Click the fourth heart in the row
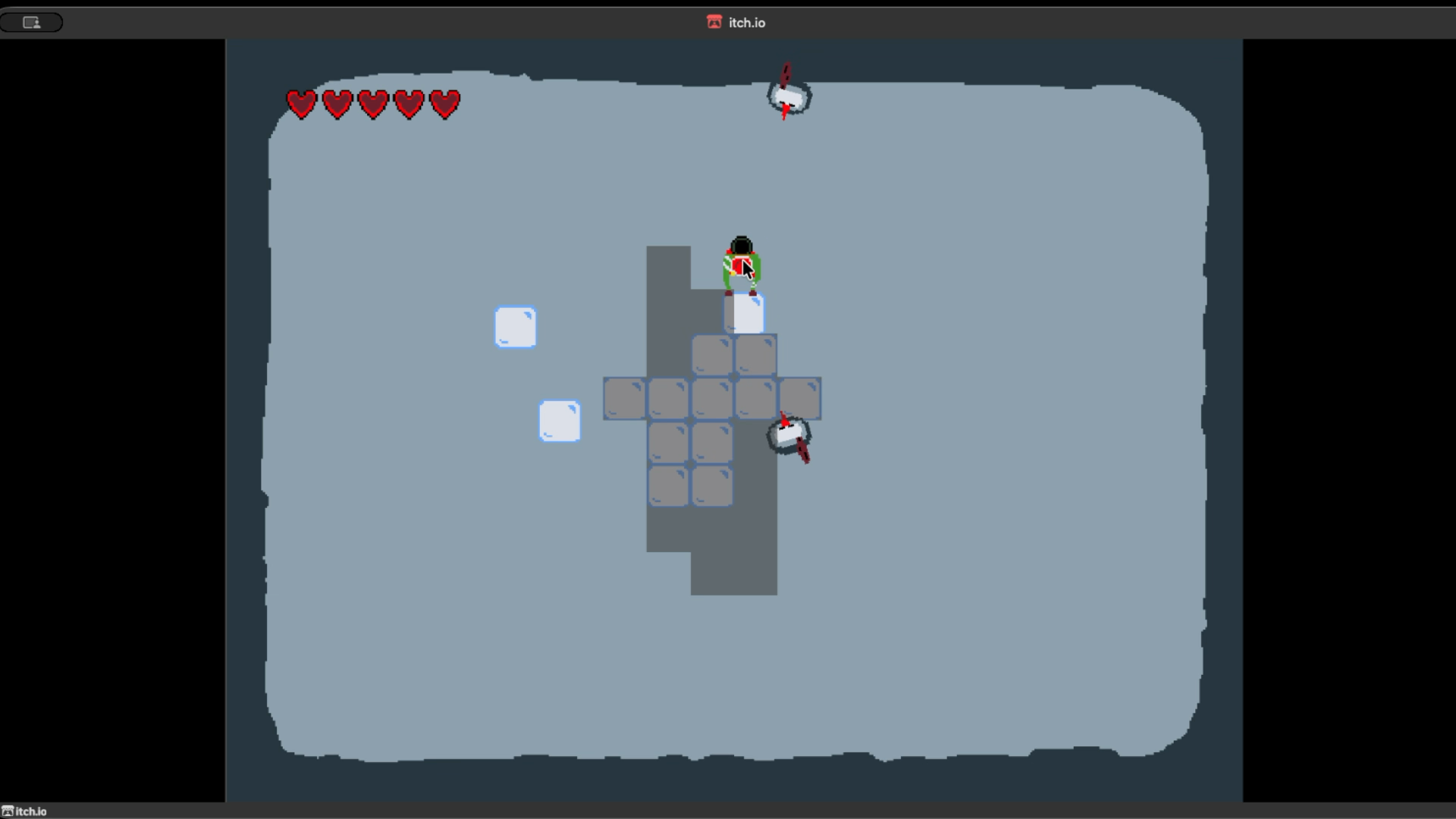 pyautogui.click(x=409, y=104)
